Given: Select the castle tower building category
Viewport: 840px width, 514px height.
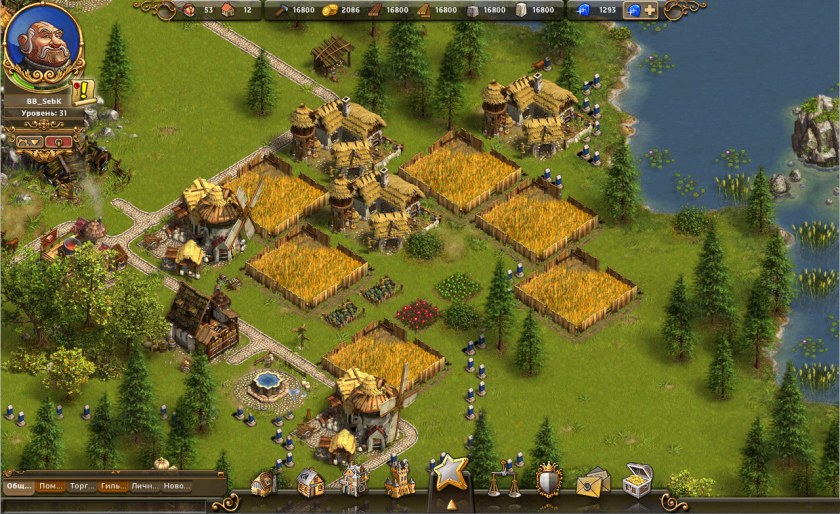Looking at the screenshot, I should pyautogui.click(x=399, y=478).
